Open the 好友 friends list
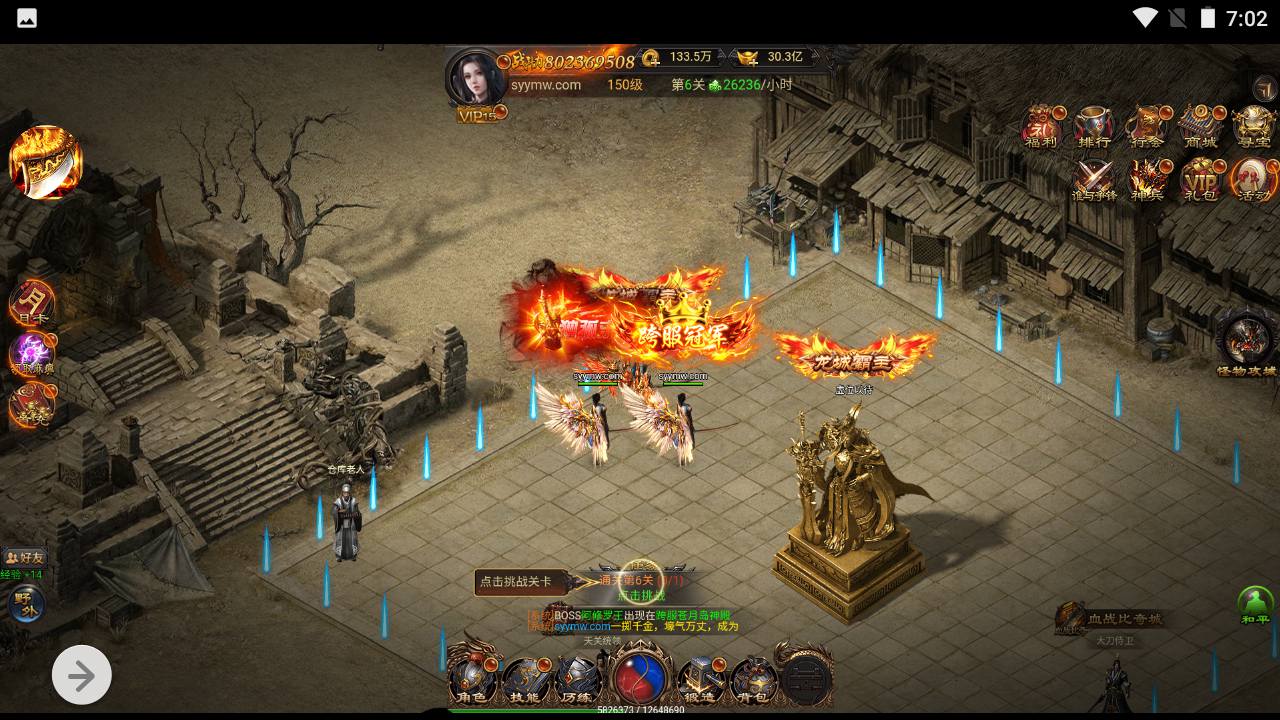This screenshot has width=1280, height=720. (x=24, y=557)
